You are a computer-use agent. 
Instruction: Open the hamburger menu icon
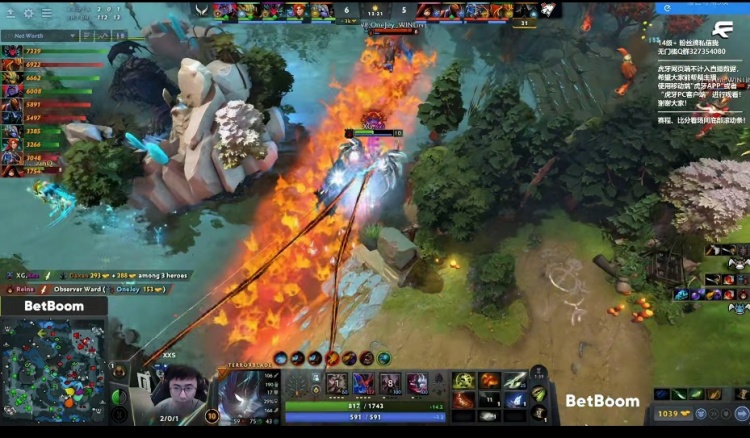pos(46,14)
